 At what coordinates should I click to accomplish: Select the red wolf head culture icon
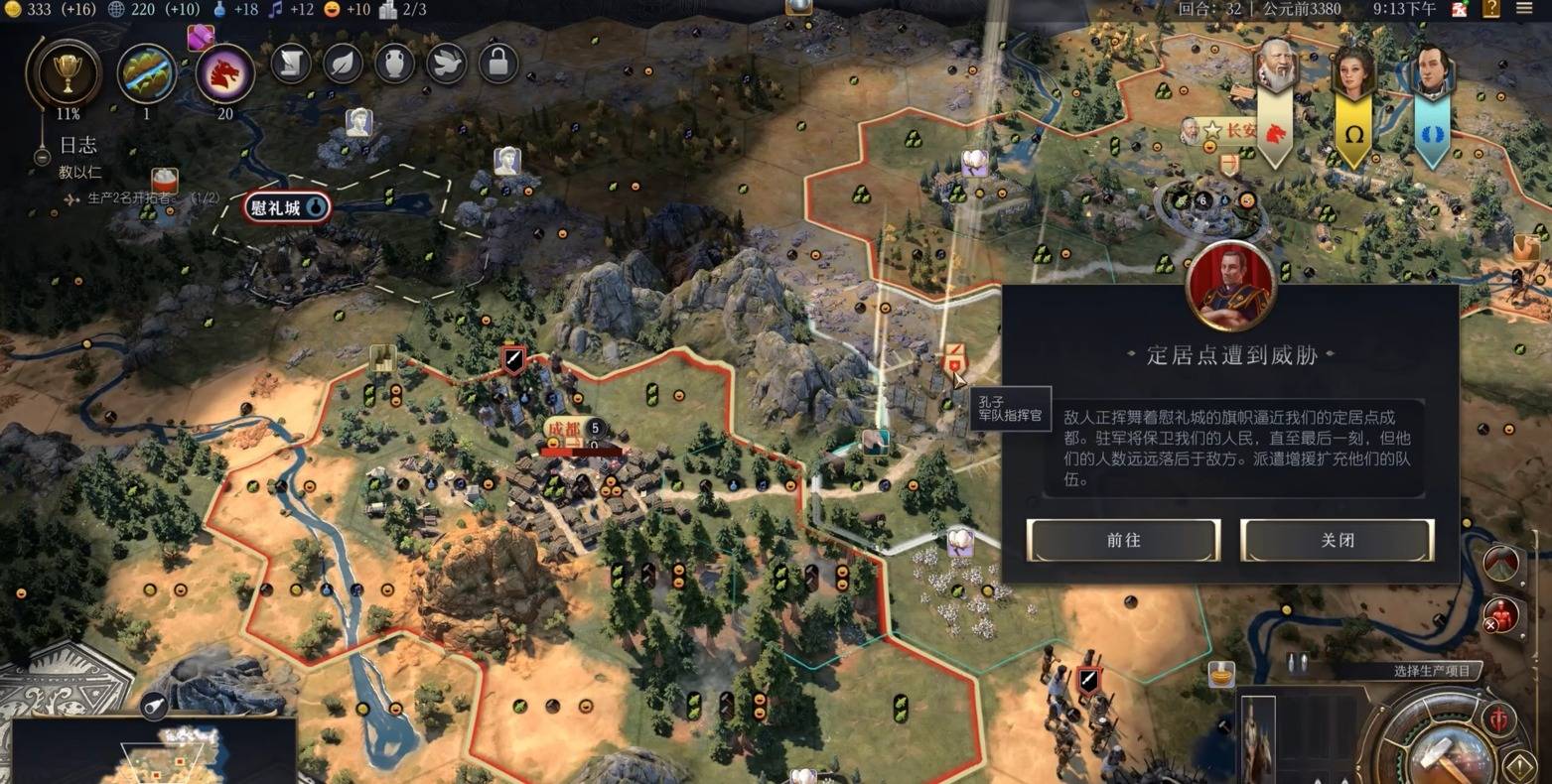pyautogui.click(x=225, y=72)
